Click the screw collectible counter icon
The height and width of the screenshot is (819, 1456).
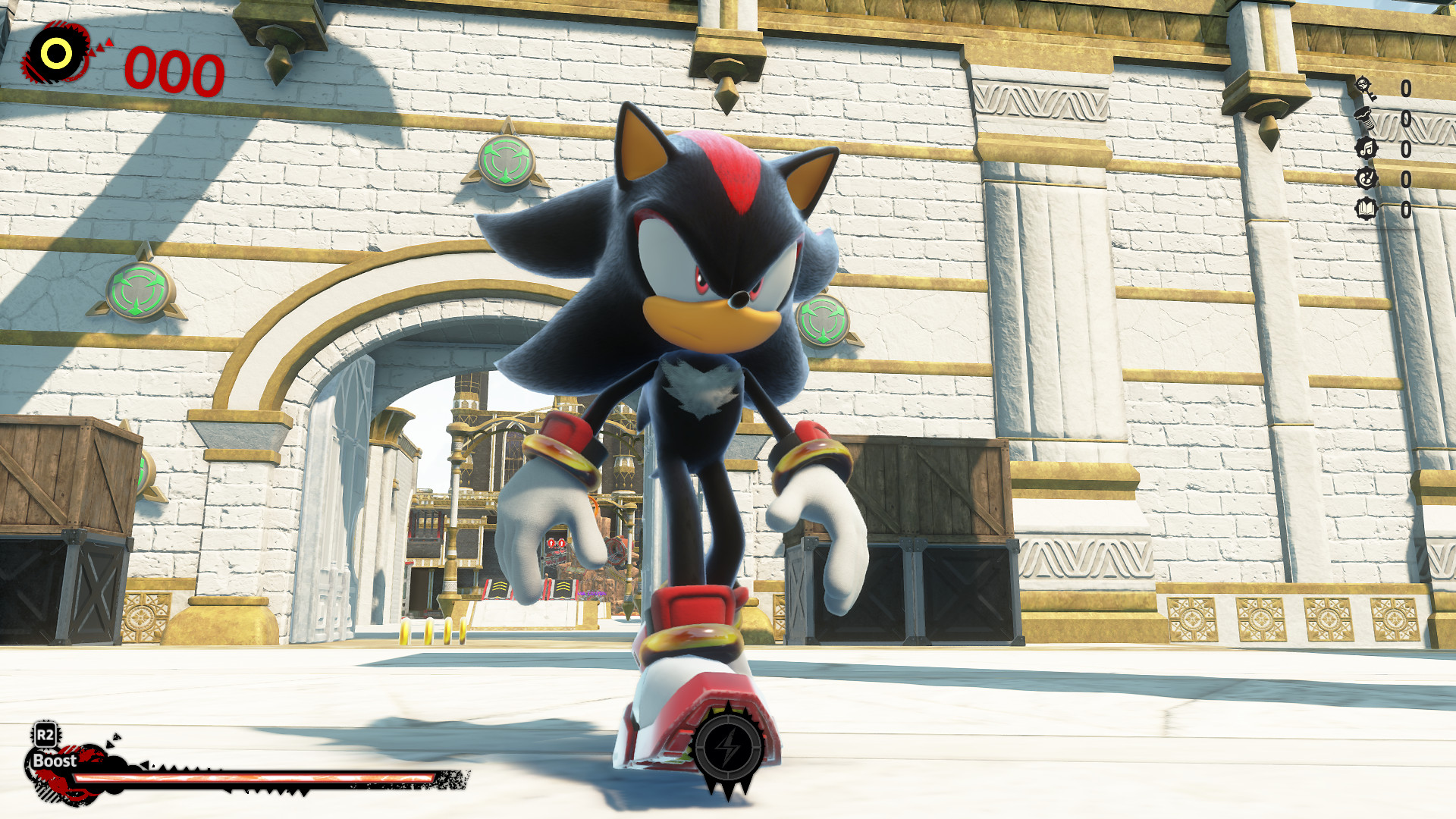click(1365, 120)
